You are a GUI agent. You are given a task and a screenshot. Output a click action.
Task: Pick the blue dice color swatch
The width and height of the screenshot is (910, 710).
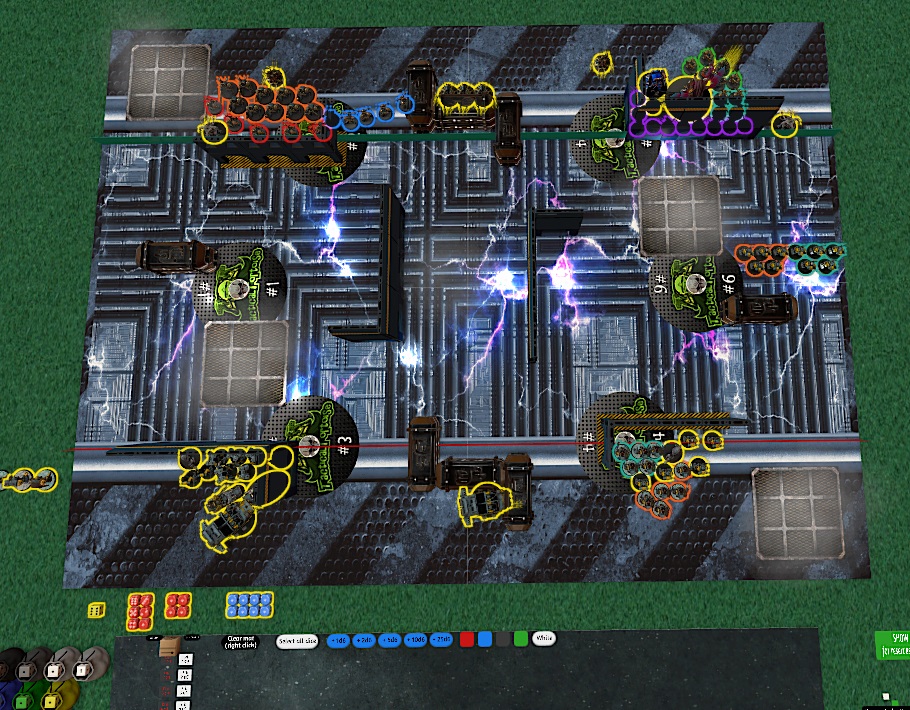click(x=484, y=638)
